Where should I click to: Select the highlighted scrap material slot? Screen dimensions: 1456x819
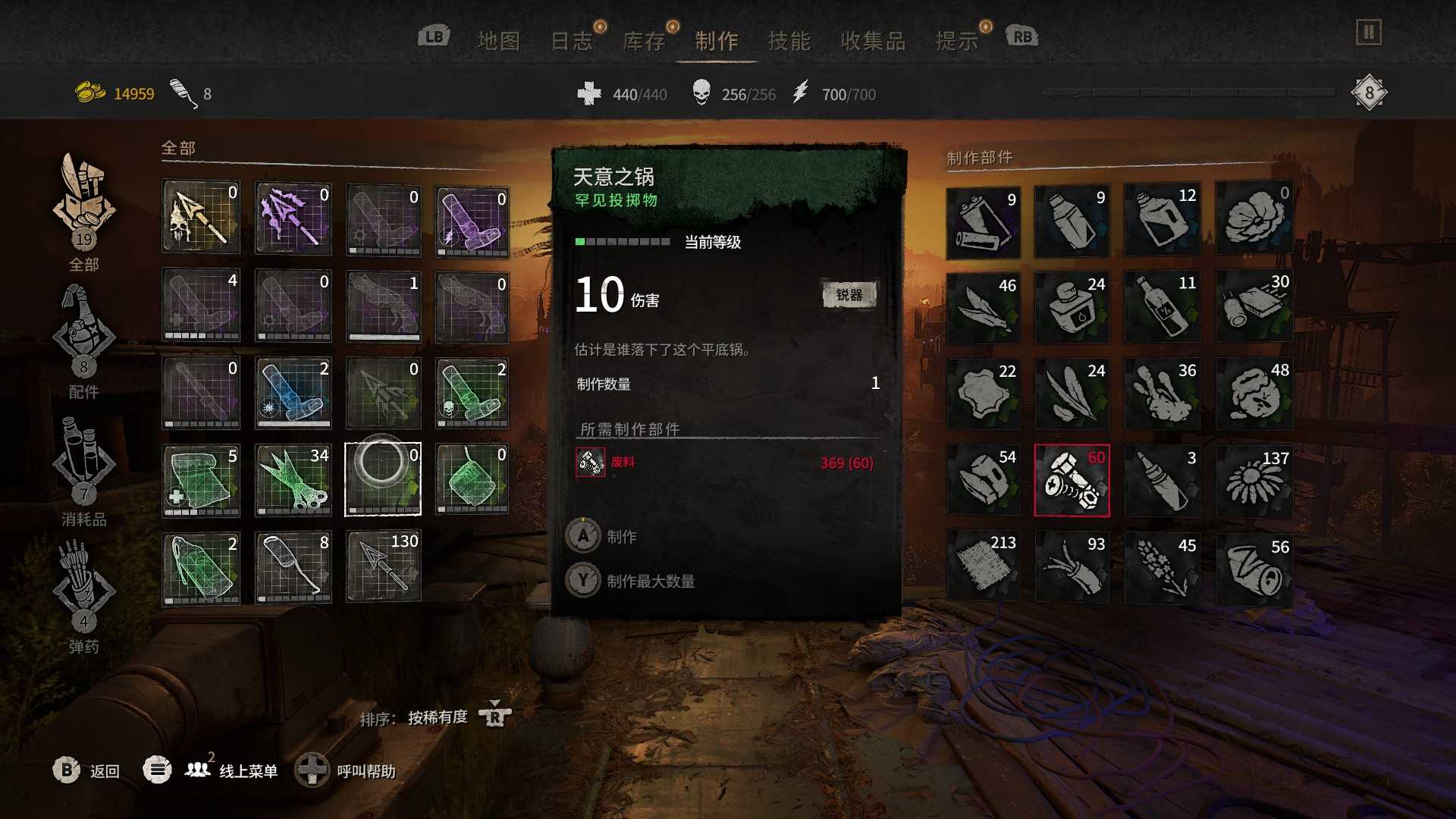(x=1072, y=481)
